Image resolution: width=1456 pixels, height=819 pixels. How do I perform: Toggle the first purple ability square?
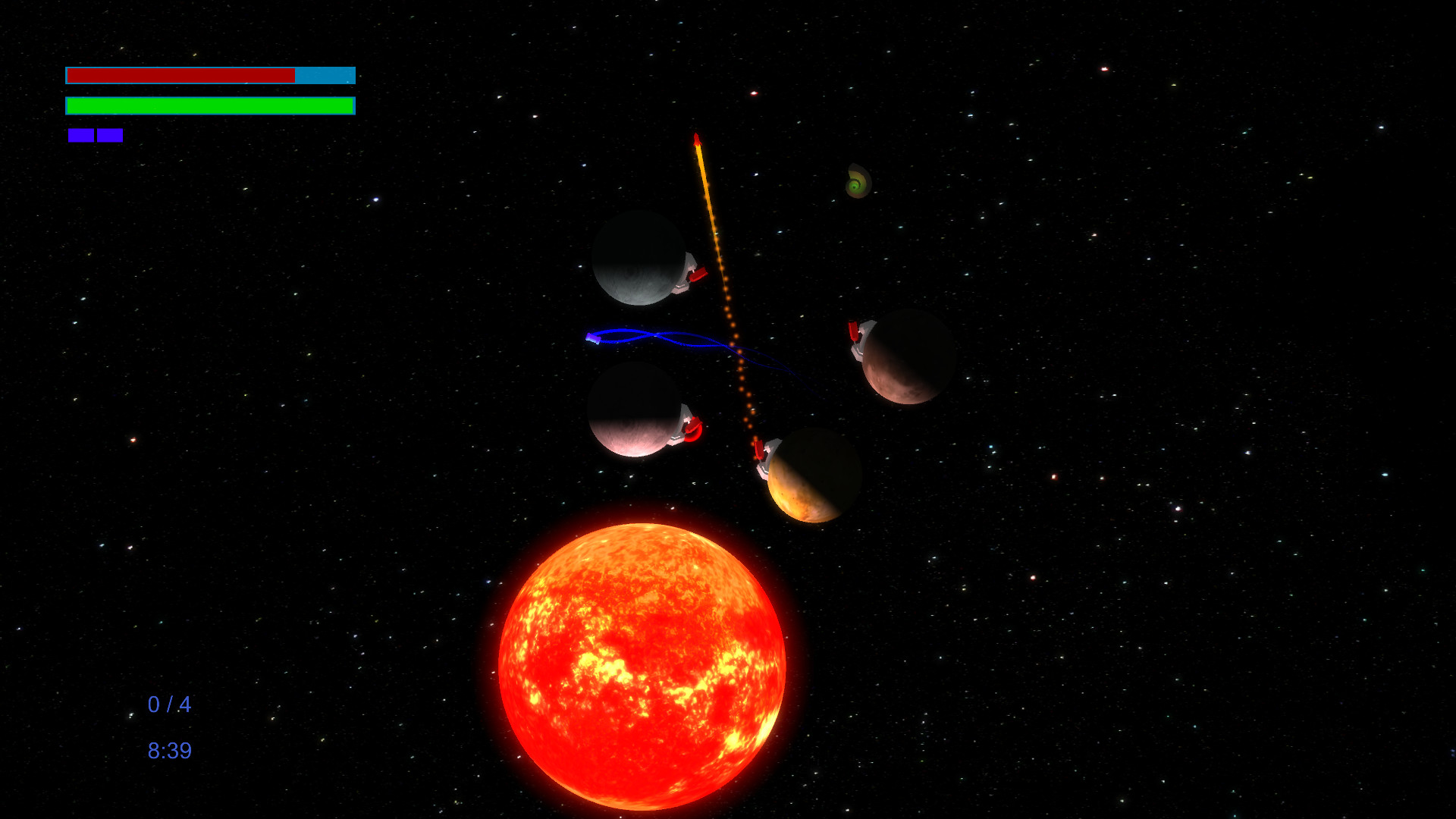(80, 135)
